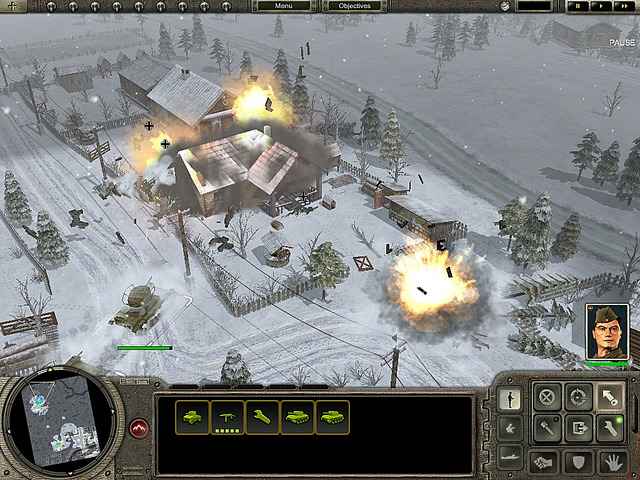Select the first tank unit icon
The height and width of the screenshot is (480, 640).
[x=192, y=417]
